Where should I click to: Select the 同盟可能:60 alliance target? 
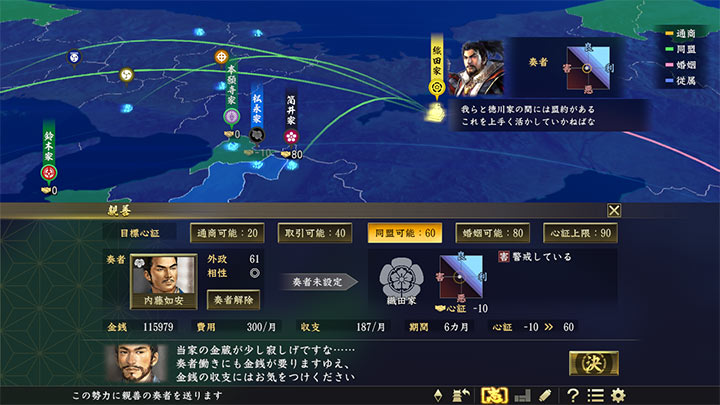click(401, 233)
